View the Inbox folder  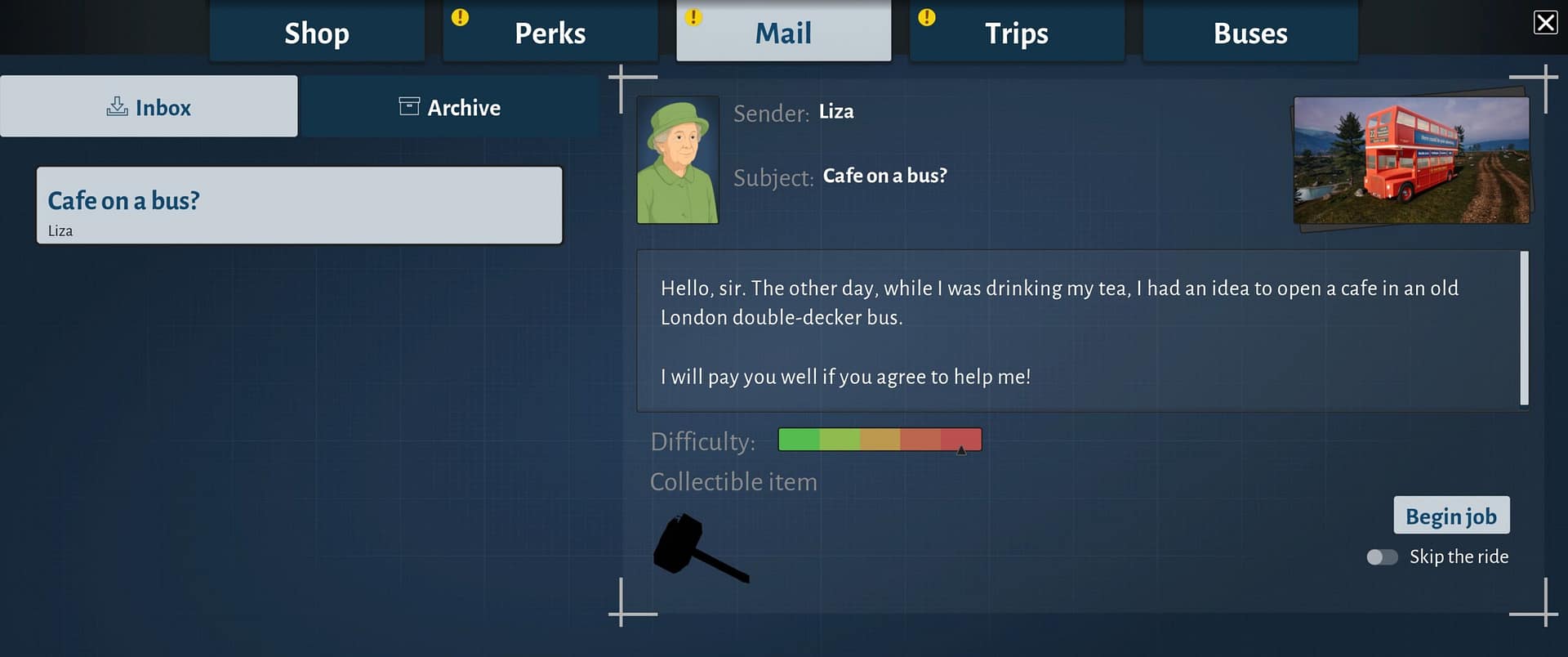(149, 107)
